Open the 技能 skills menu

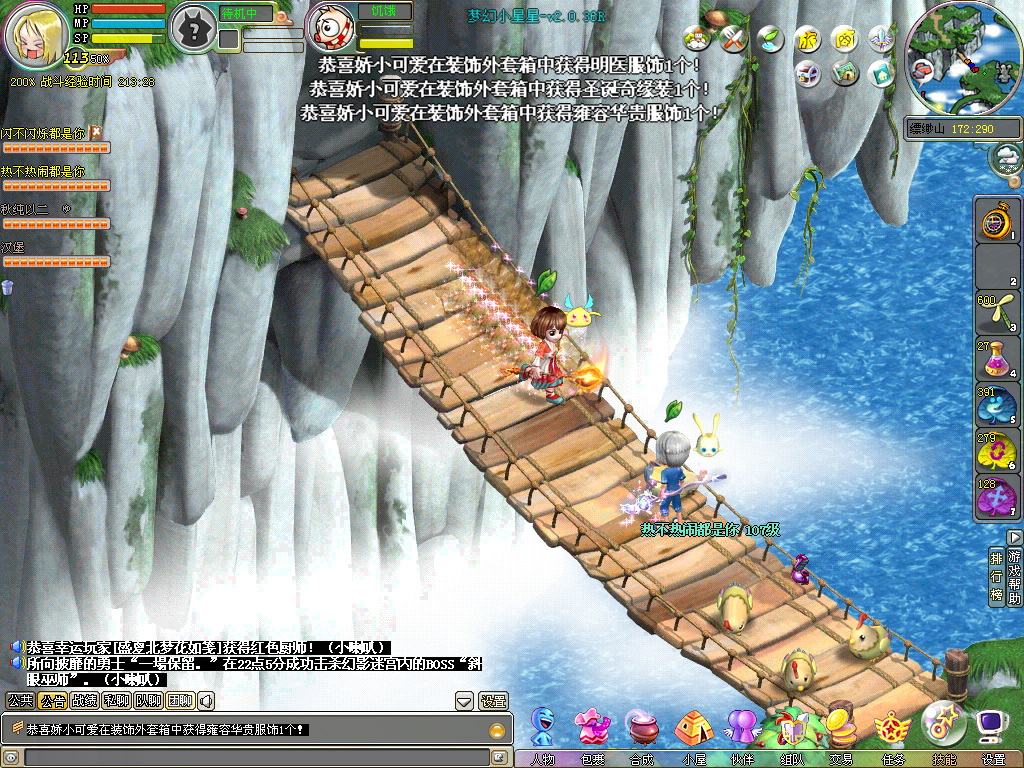pos(942,726)
